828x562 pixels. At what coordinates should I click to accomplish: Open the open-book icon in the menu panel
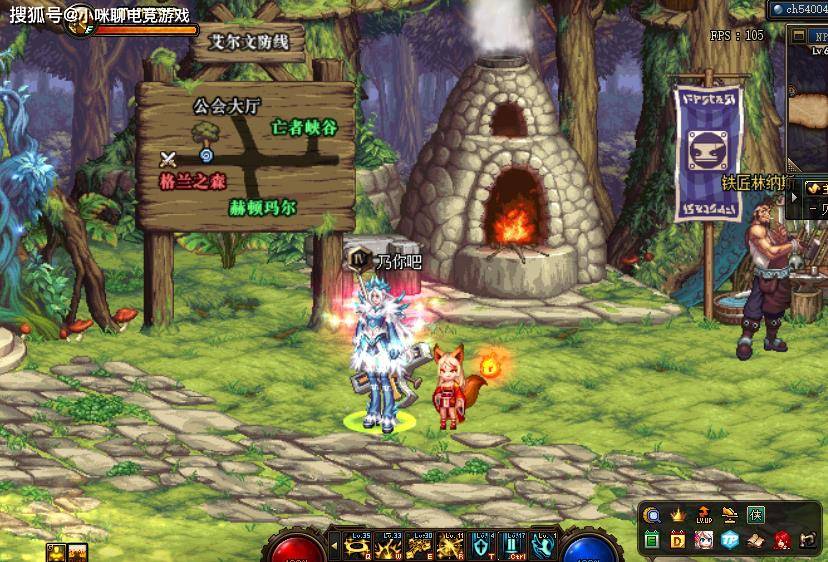point(757,541)
